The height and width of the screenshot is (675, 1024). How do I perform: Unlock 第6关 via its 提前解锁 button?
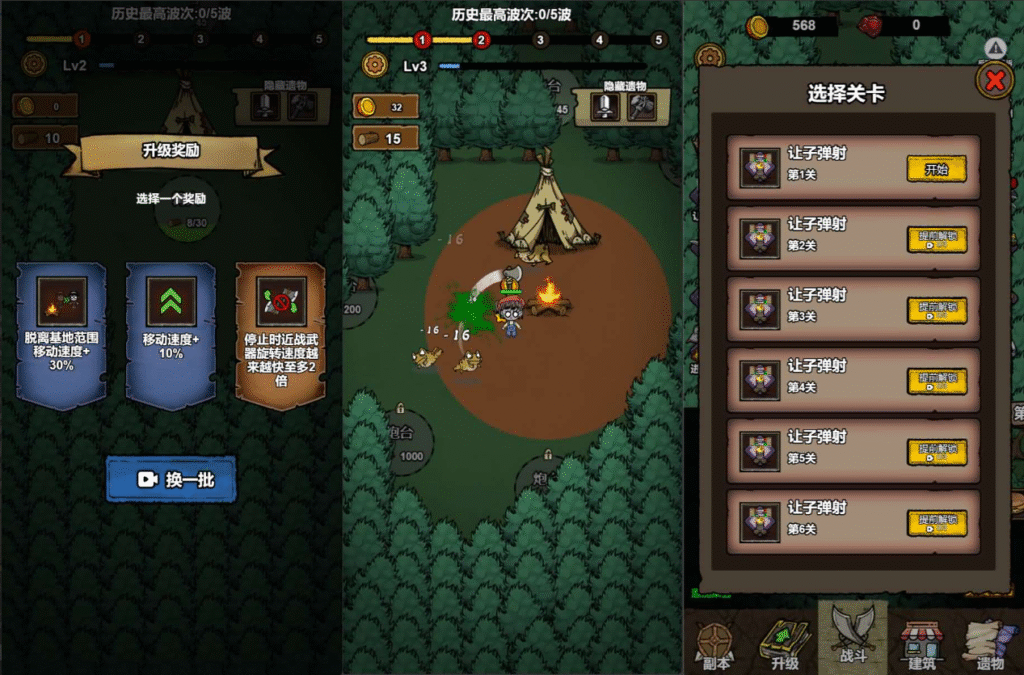[x=936, y=522]
